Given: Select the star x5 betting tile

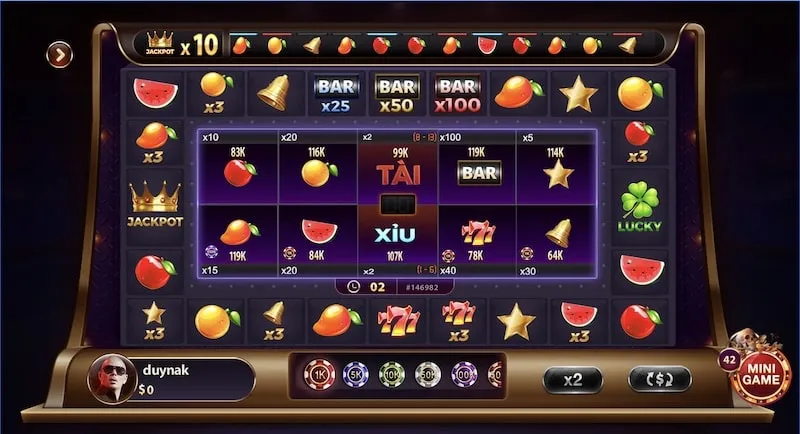Looking at the screenshot, I should point(558,167).
